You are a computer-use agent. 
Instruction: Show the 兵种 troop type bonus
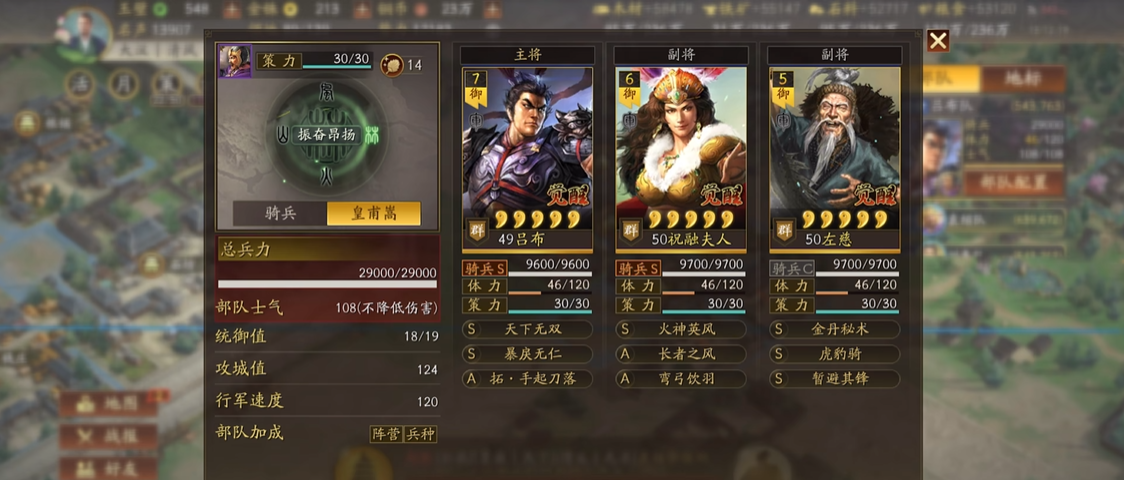coord(420,434)
